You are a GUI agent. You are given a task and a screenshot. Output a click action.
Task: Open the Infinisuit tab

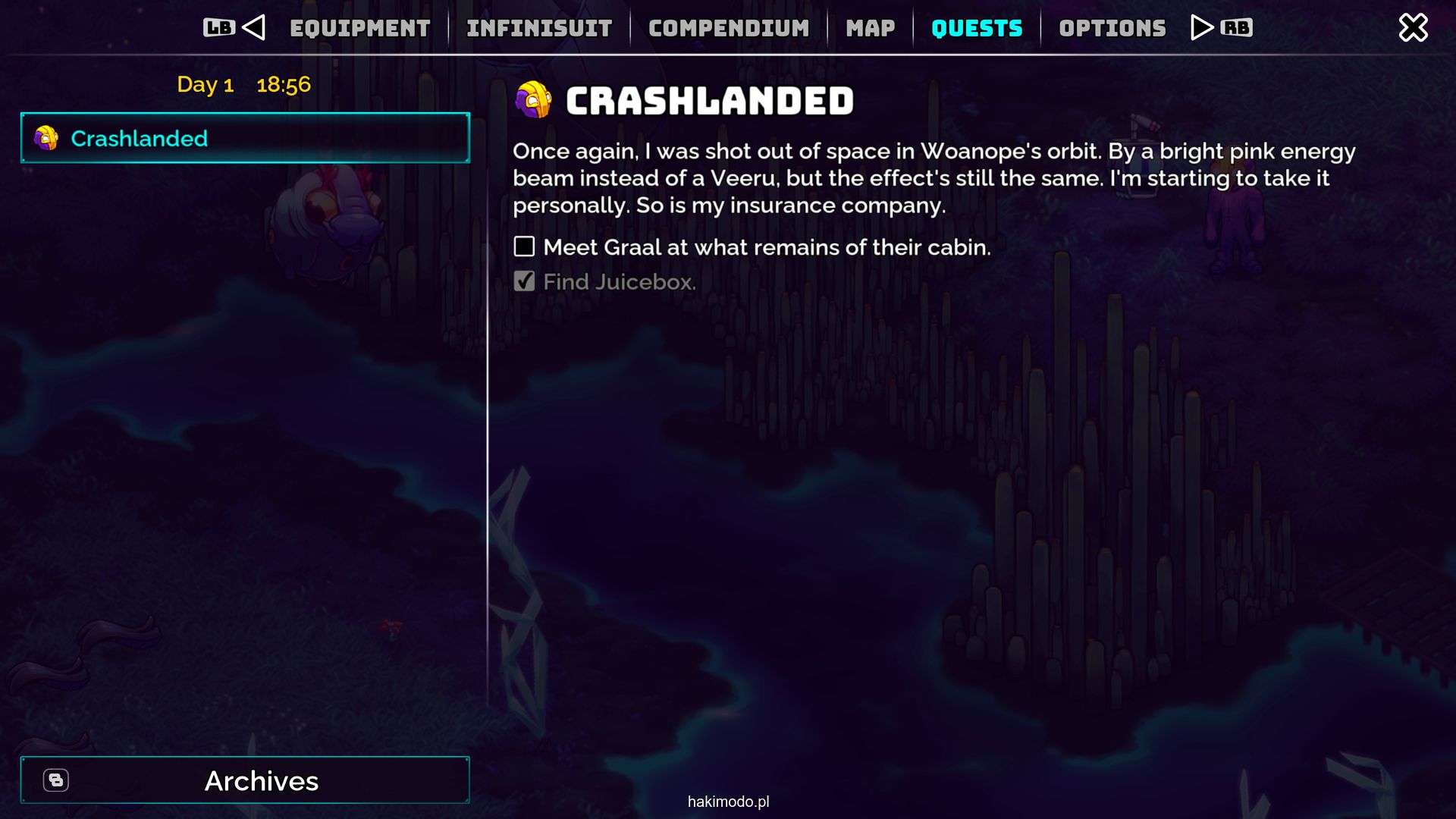539,29
